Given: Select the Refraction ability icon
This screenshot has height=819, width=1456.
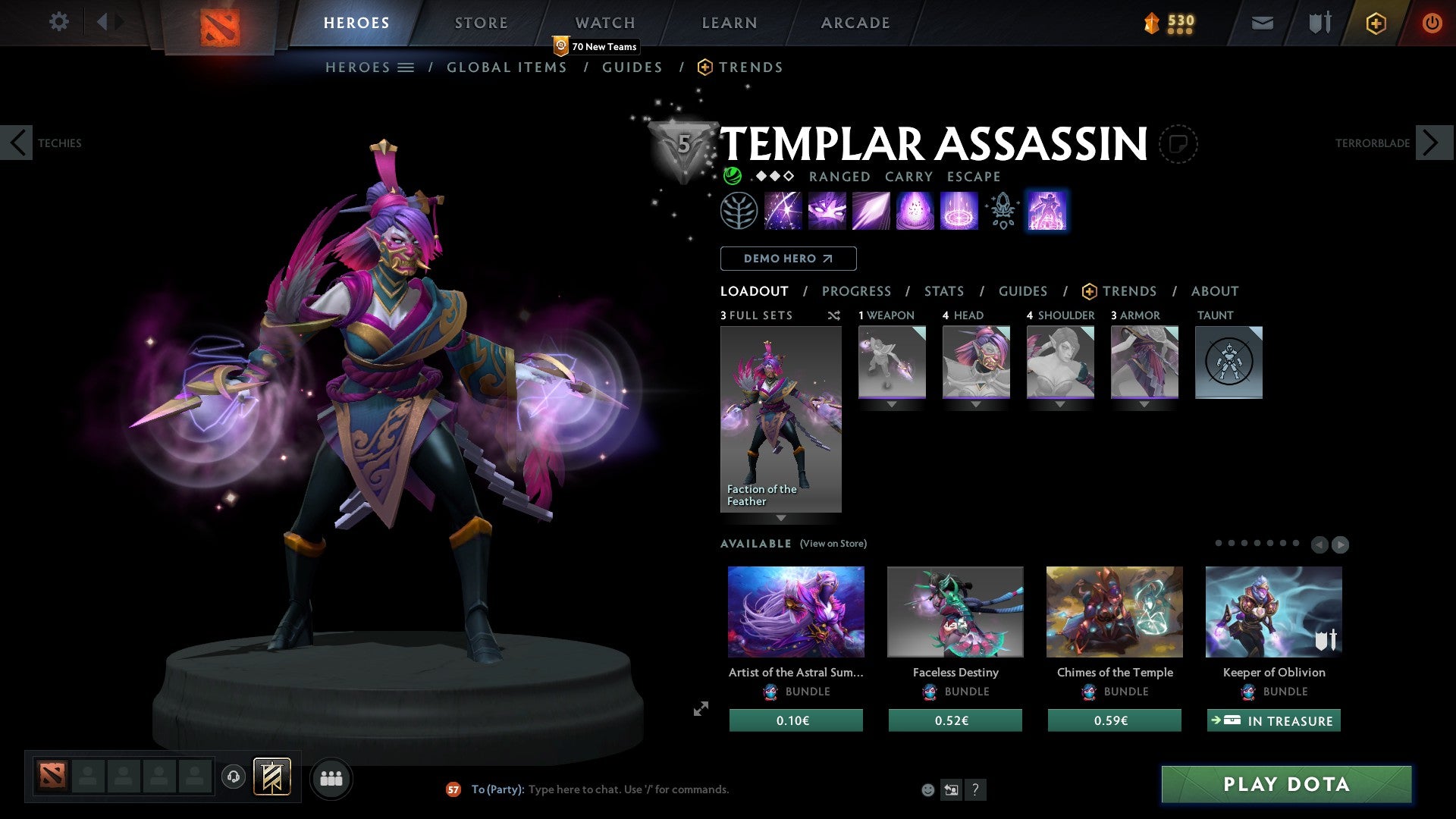Looking at the screenshot, I should tap(782, 210).
